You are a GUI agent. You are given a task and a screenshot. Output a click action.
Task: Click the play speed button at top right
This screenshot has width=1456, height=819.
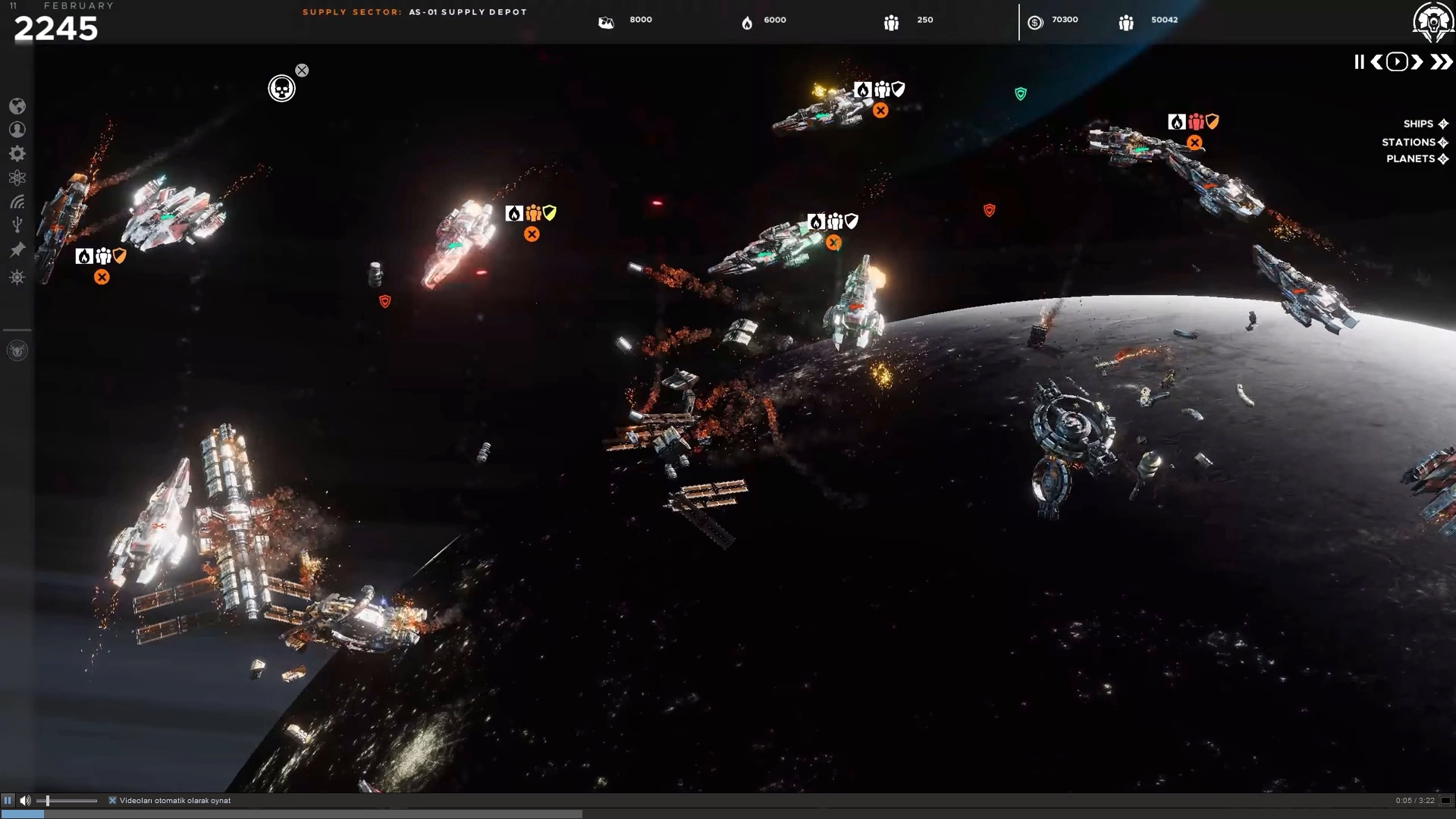pos(1396,62)
